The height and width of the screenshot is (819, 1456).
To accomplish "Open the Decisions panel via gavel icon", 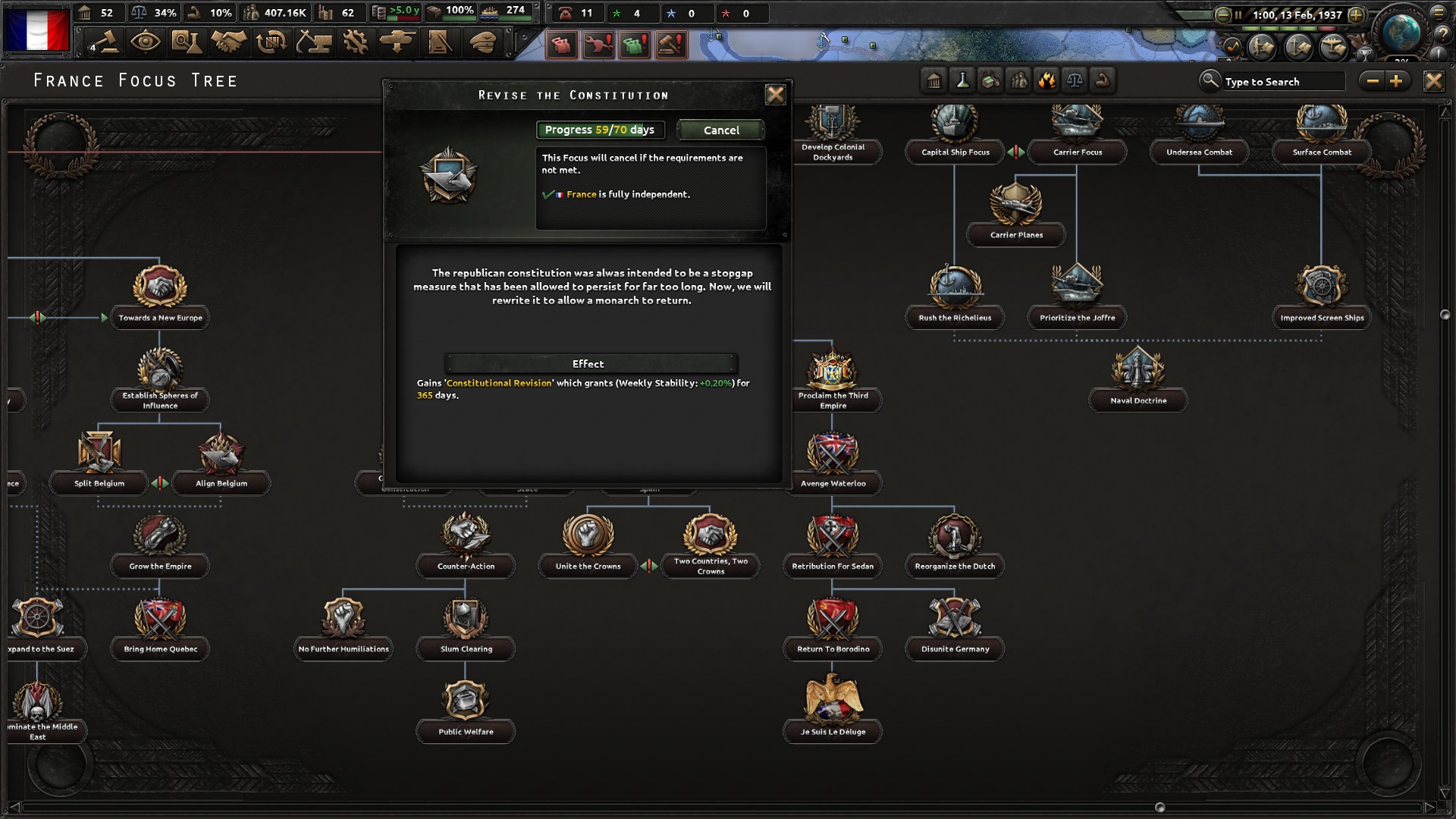I will pos(105,42).
